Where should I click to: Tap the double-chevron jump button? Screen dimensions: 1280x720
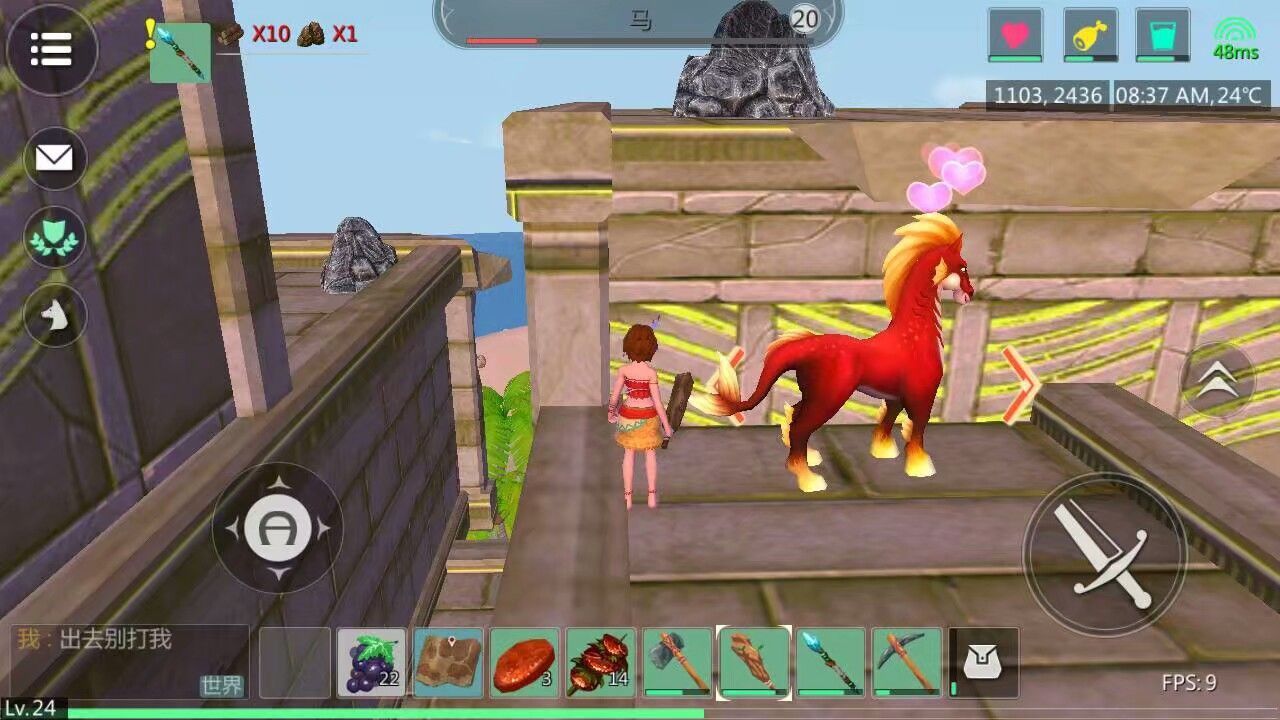[1217, 380]
